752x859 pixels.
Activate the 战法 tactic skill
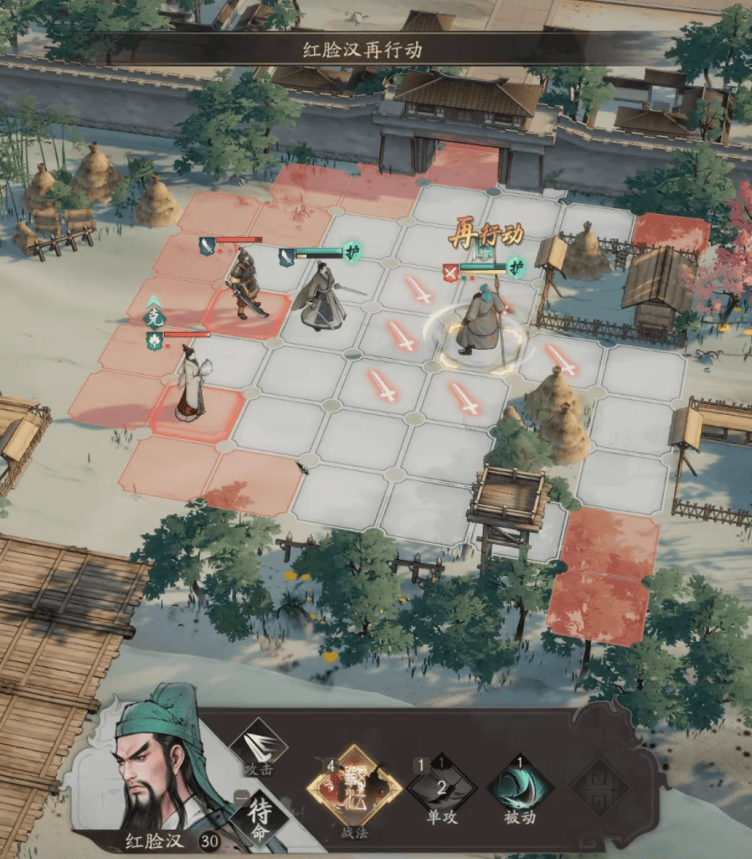coord(353,787)
